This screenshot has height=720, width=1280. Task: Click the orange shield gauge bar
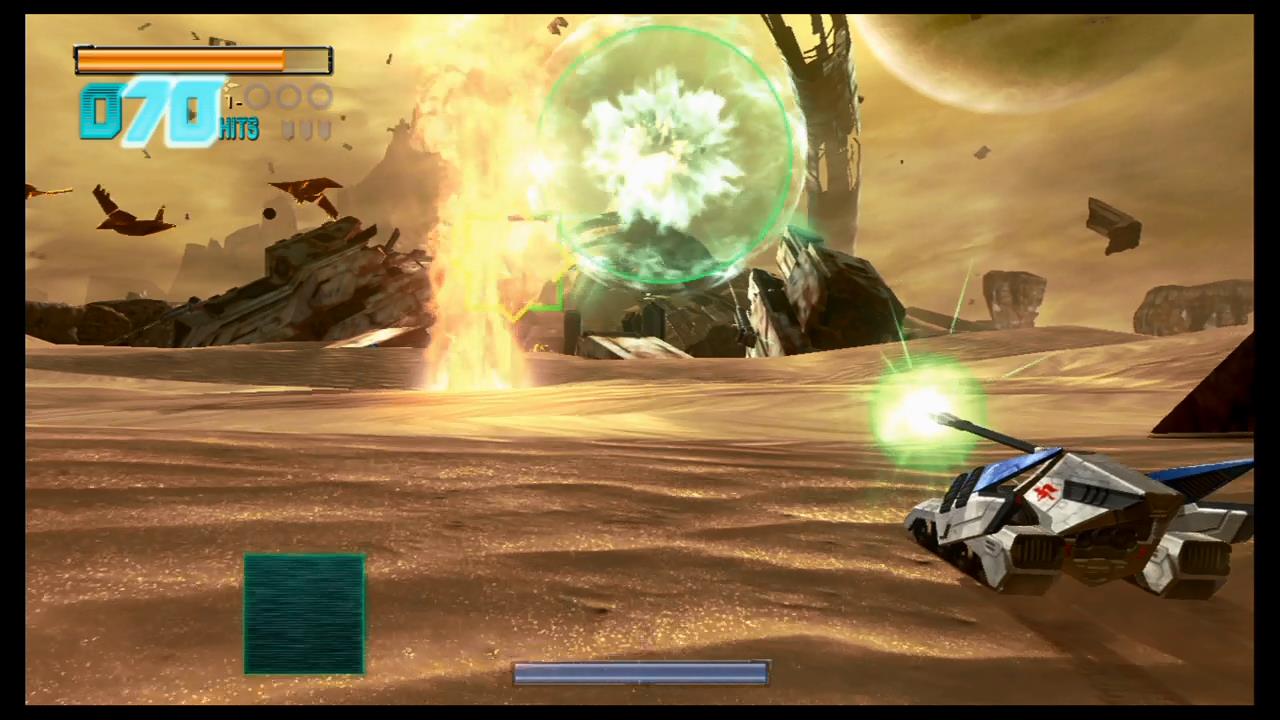coord(180,60)
